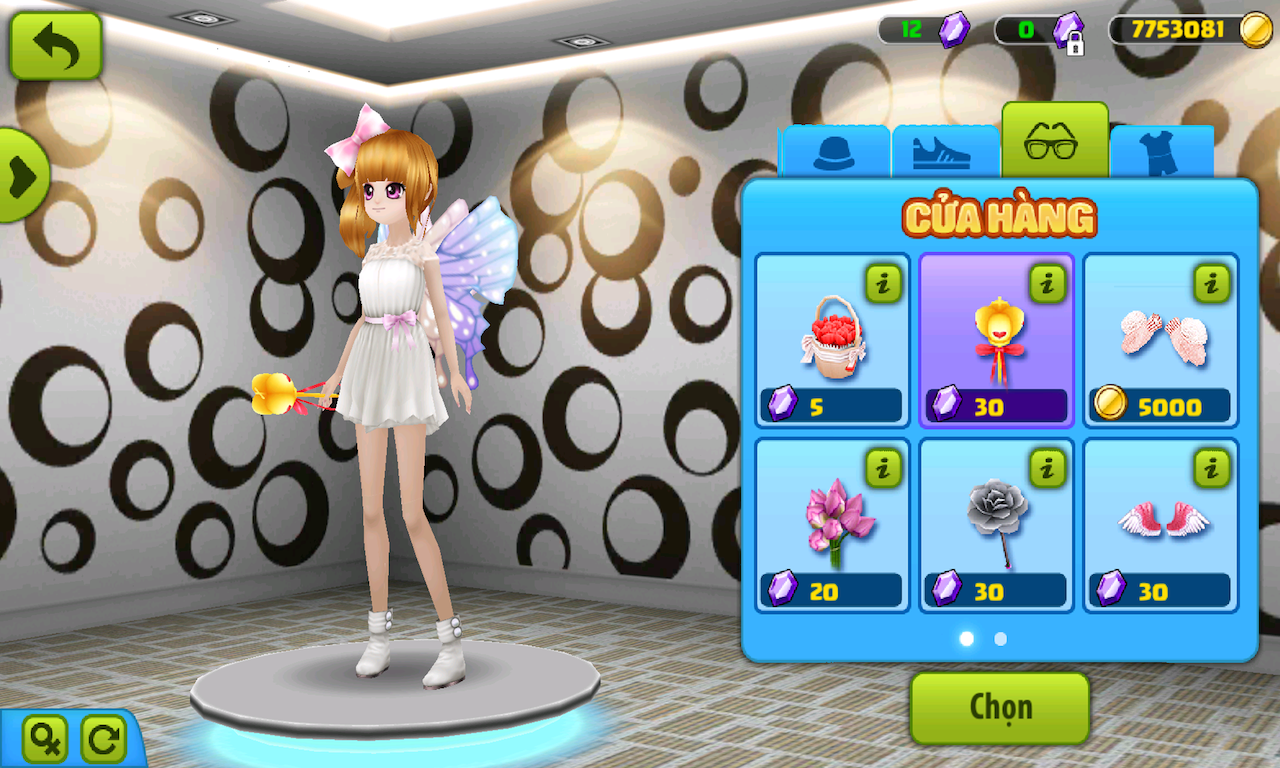Click the gold coin balance counter
The width and height of the screenshot is (1280, 768).
coord(1190,30)
